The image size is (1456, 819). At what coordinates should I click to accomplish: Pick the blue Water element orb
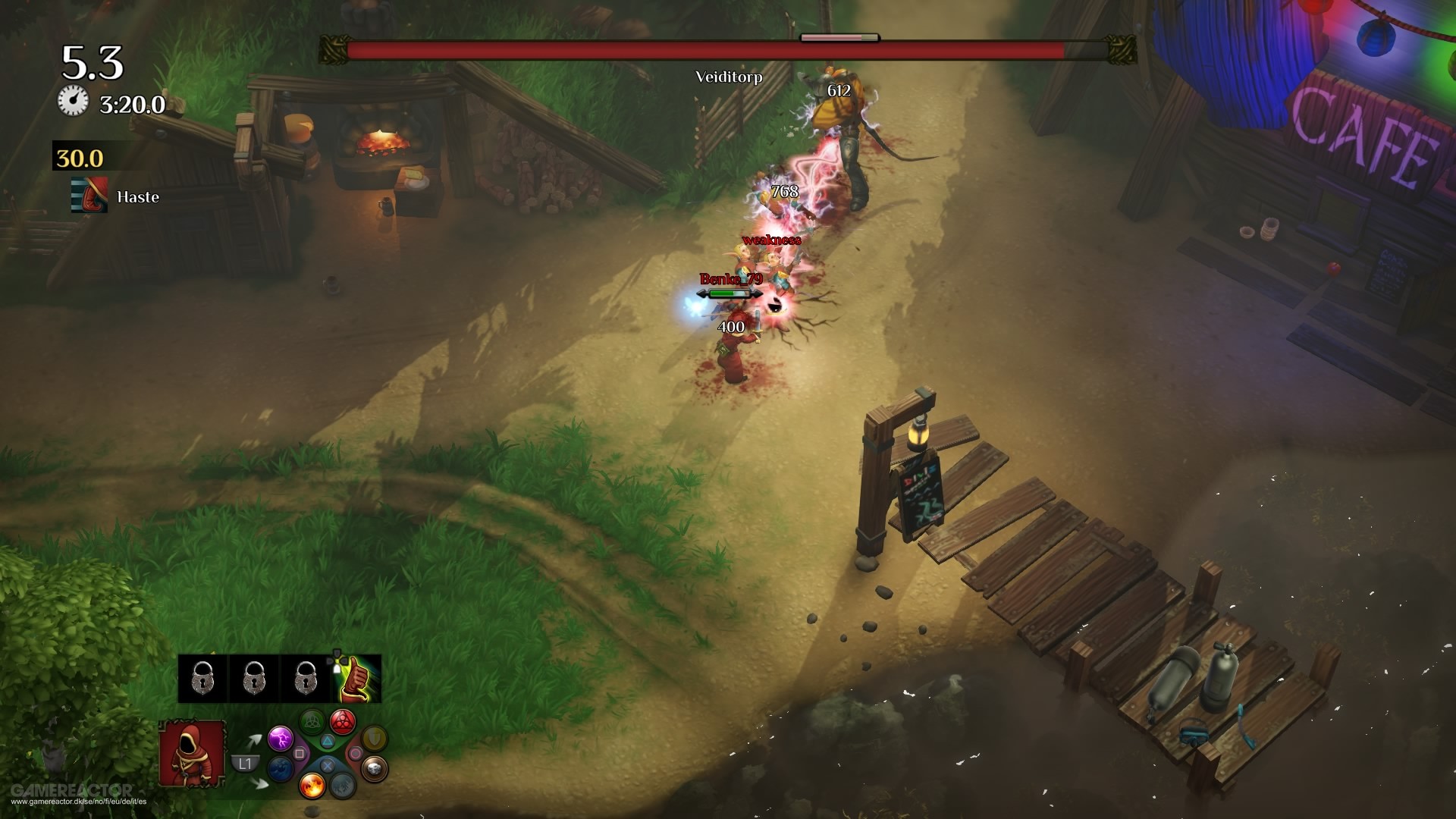tap(281, 770)
